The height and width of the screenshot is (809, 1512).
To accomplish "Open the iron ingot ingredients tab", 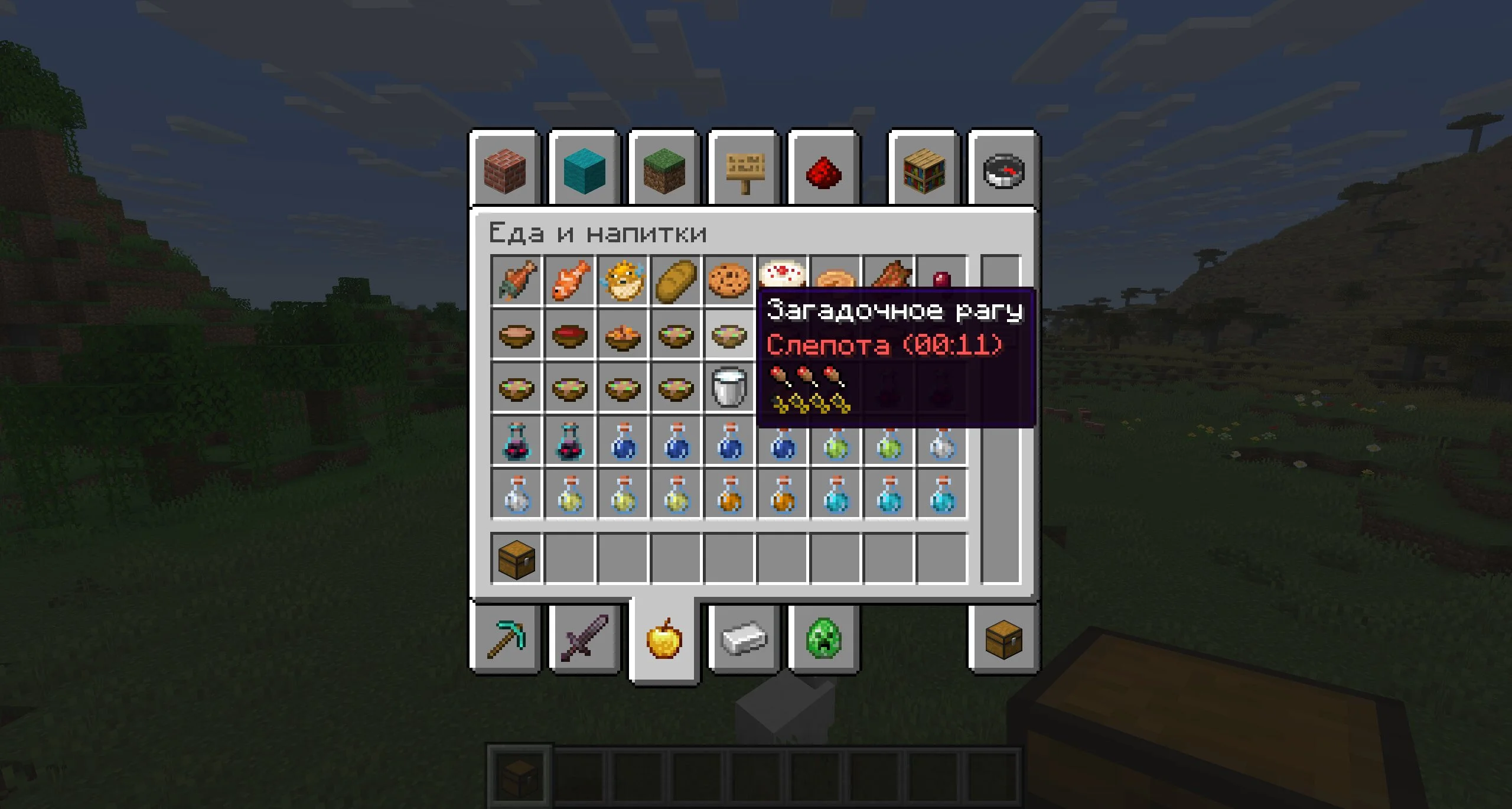I will tap(744, 639).
